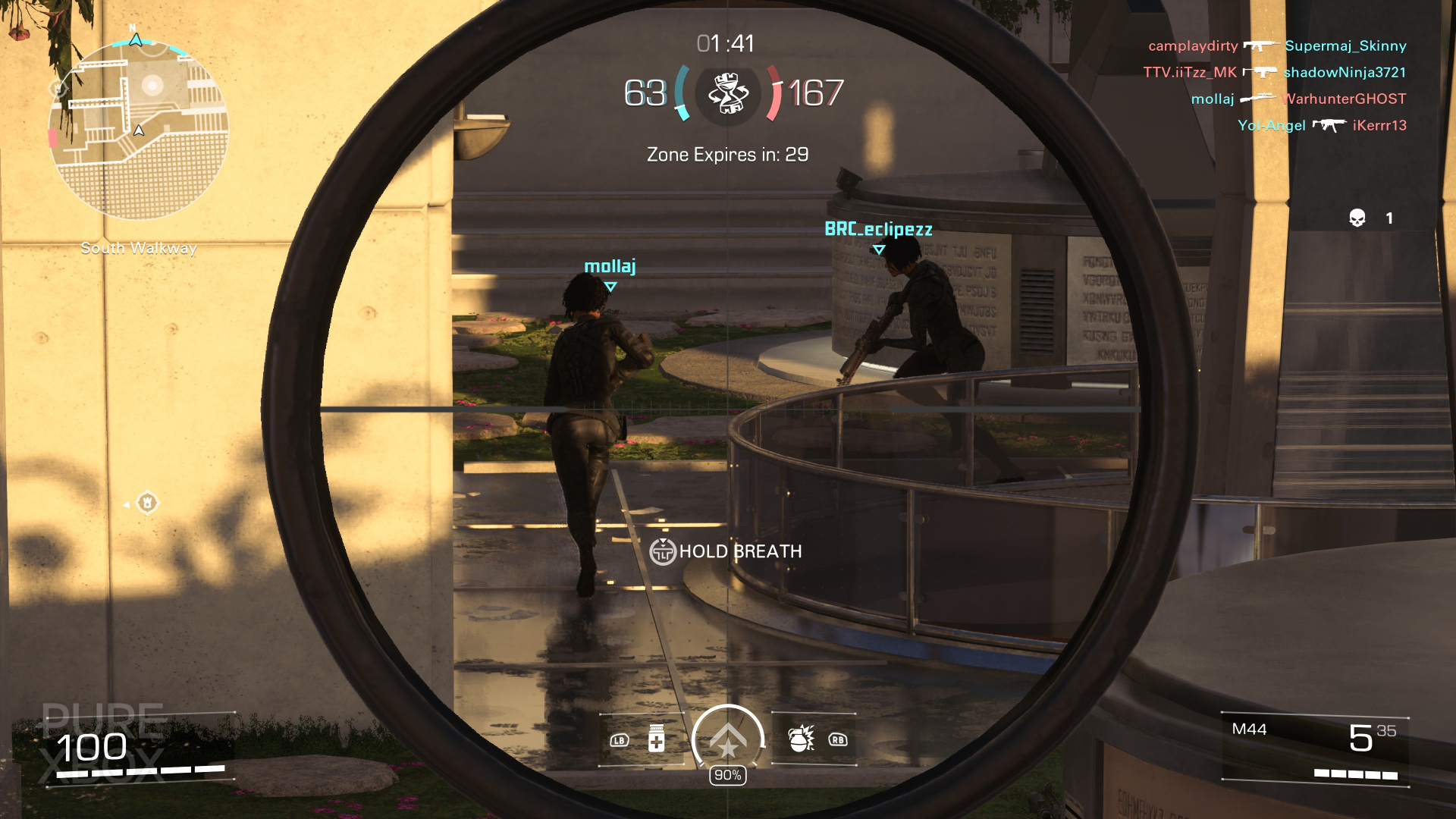The width and height of the screenshot is (1456, 819).
Task: Select the health stim item icon
Action: [657, 739]
